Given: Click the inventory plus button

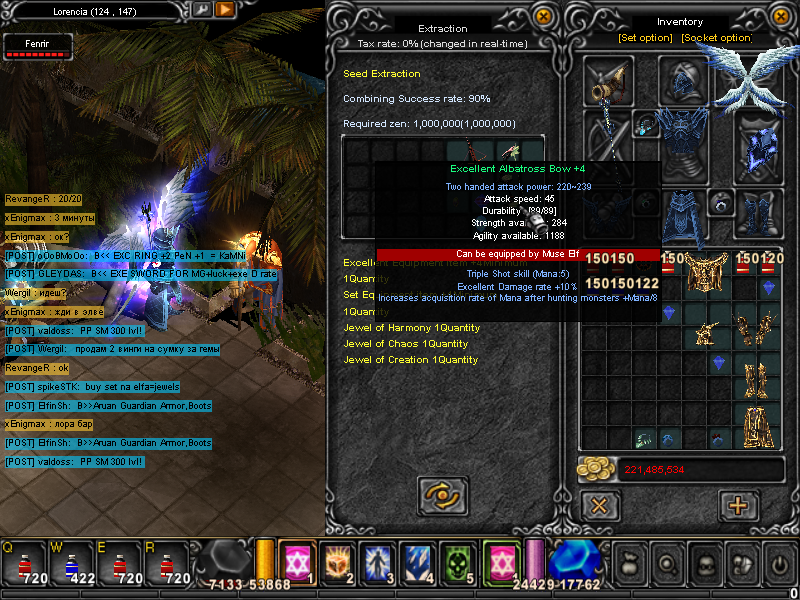Looking at the screenshot, I should pyautogui.click(x=738, y=505).
